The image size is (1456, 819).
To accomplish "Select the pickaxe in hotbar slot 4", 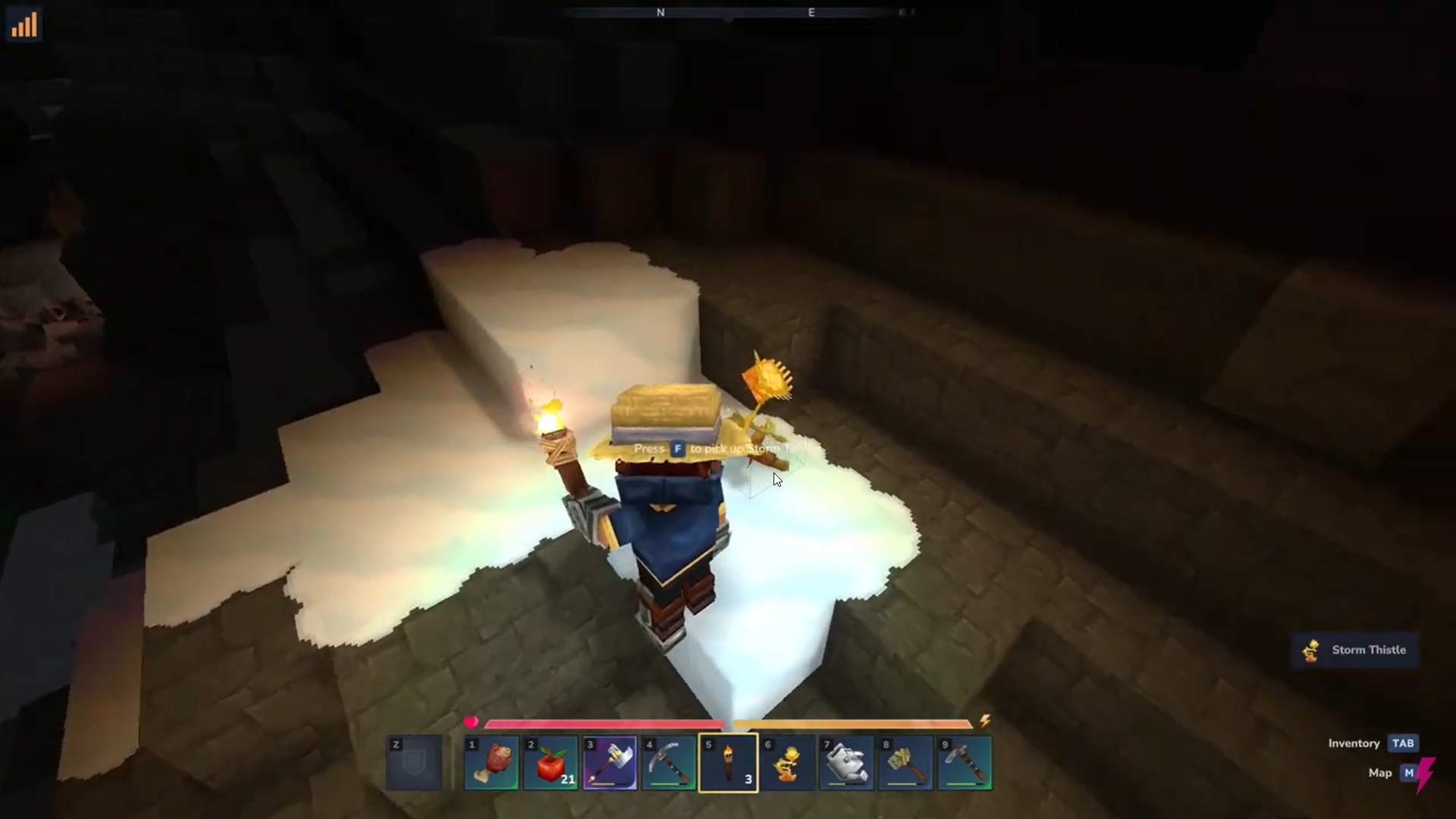I will (668, 763).
